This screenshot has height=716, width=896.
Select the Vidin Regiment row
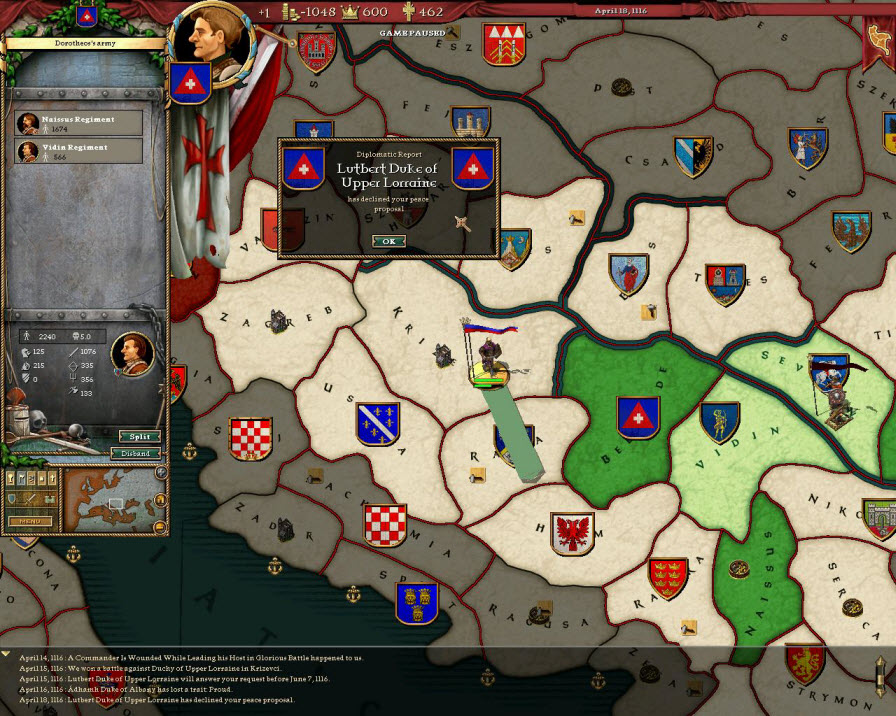point(79,151)
